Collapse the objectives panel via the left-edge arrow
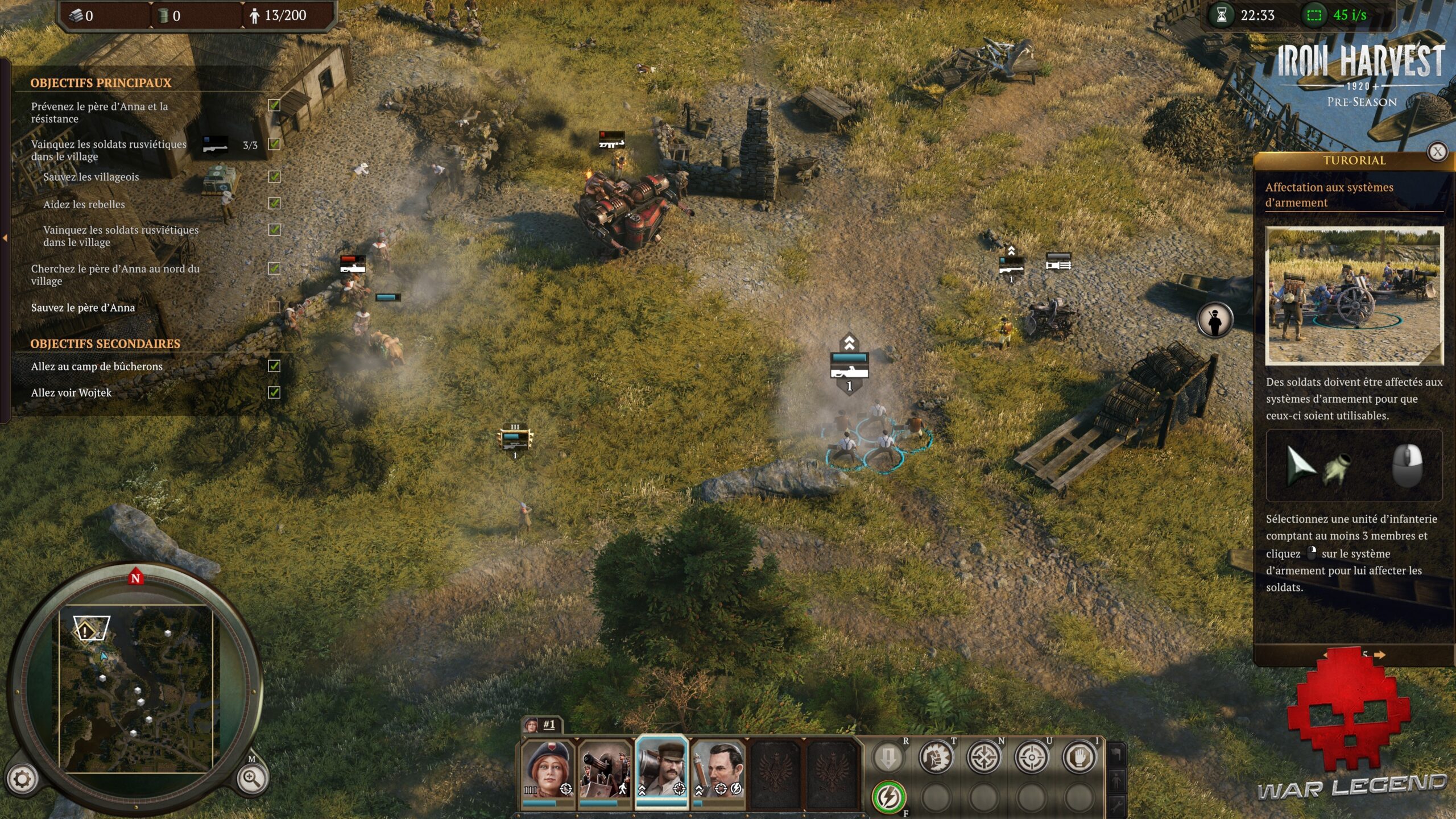This screenshot has height=819, width=1456. click(x=5, y=238)
